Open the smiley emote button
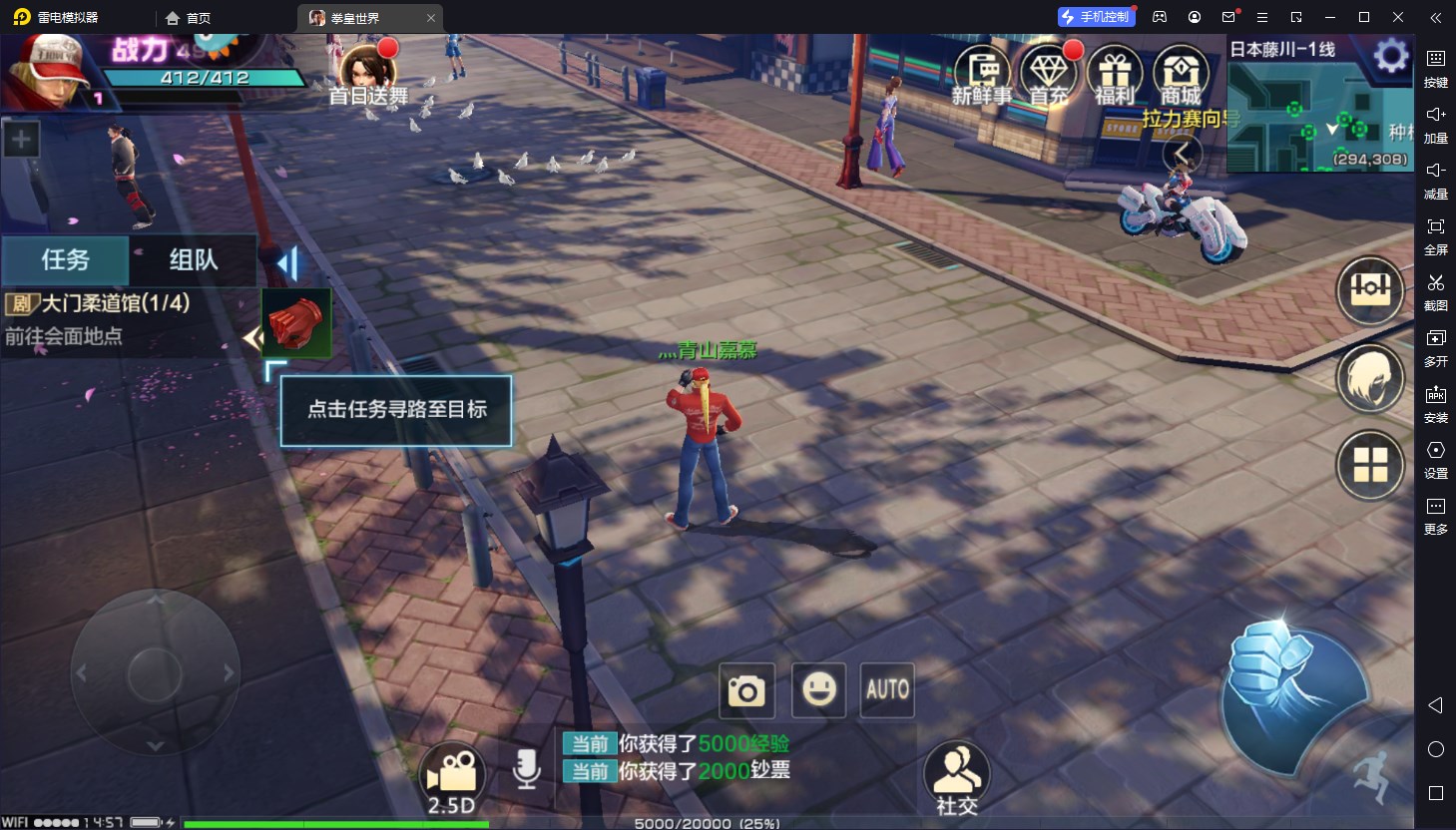1456x830 pixels. (x=818, y=690)
